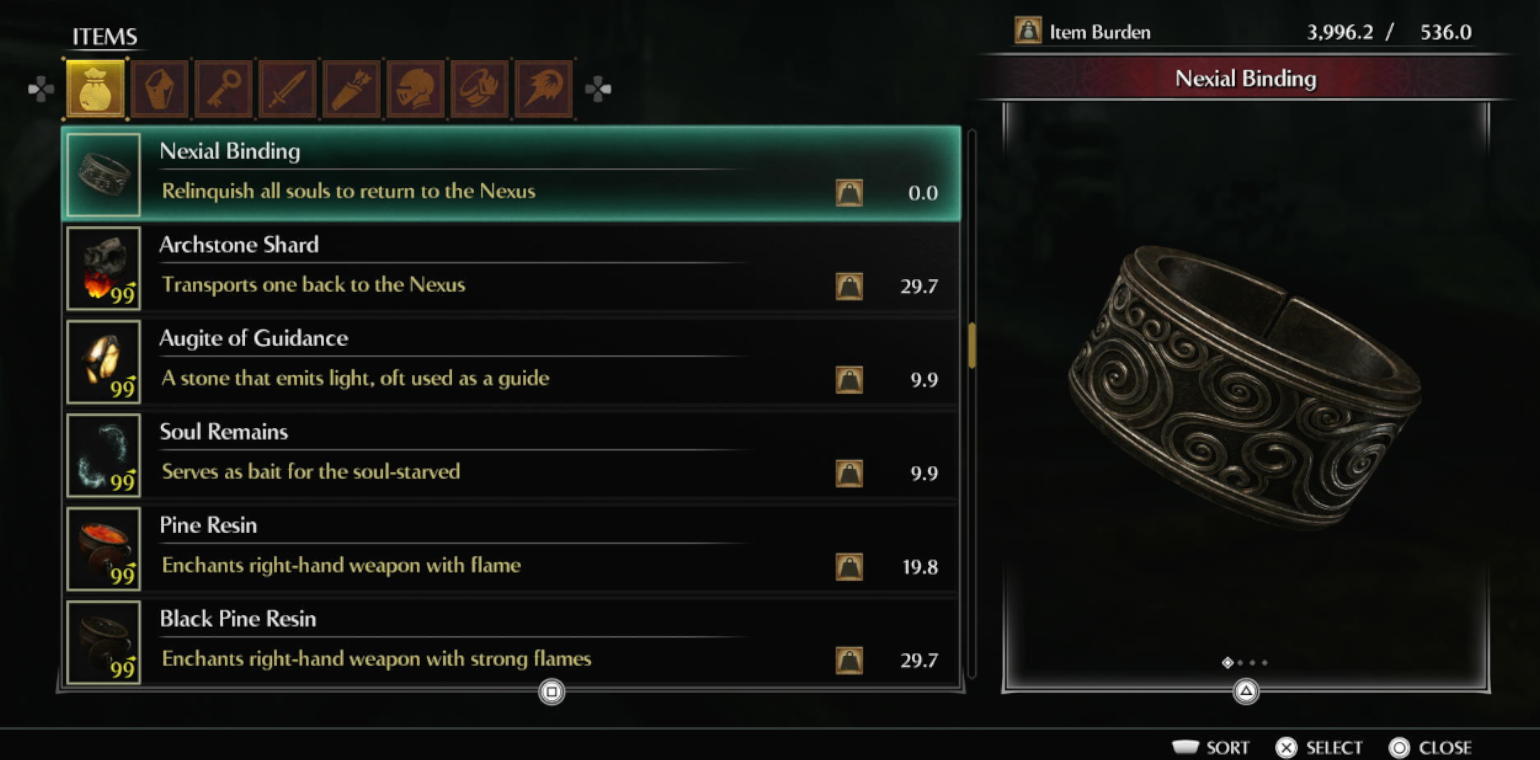Click the Sort option in bottom bar

[1211, 747]
